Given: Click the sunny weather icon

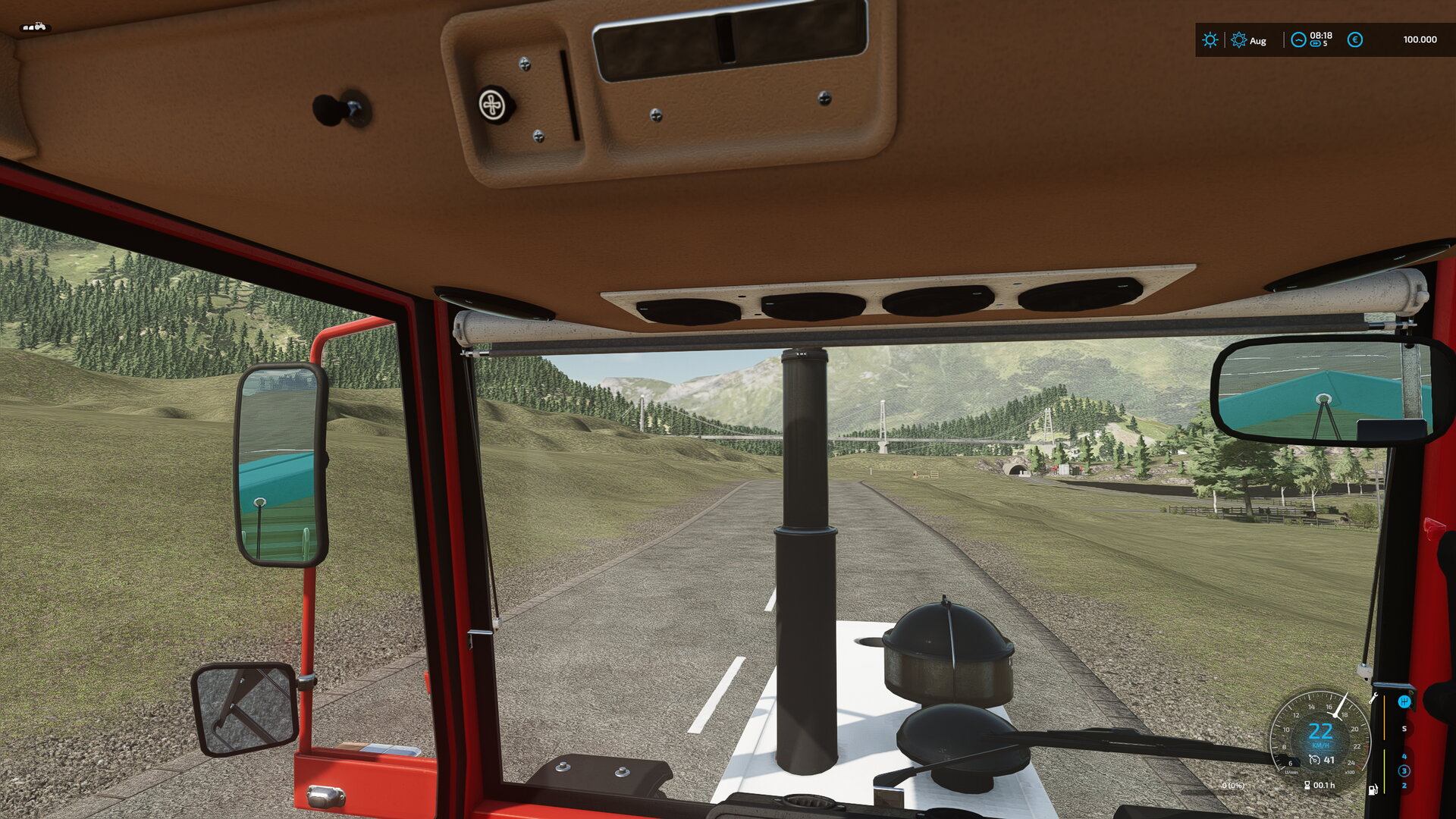Looking at the screenshot, I should click(1210, 40).
